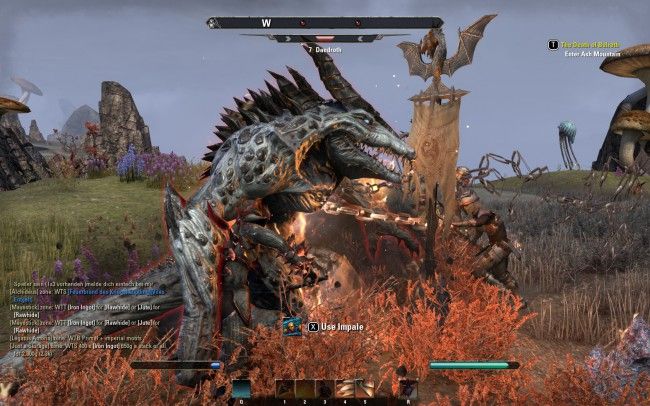Activate the ability in hotbar slot 1
Image resolution: width=650 pixels, height=406 pixels.
[x=285, y=389]
